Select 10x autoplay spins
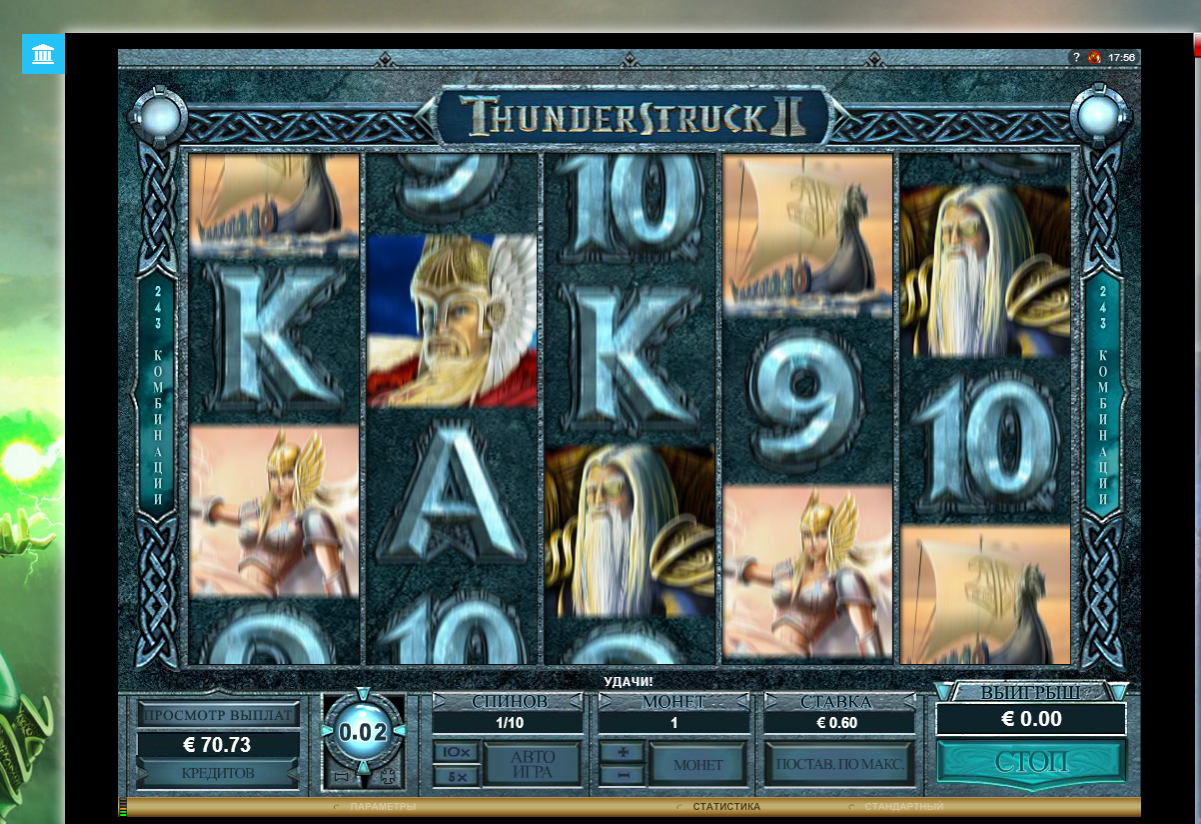 pos(456,752)
